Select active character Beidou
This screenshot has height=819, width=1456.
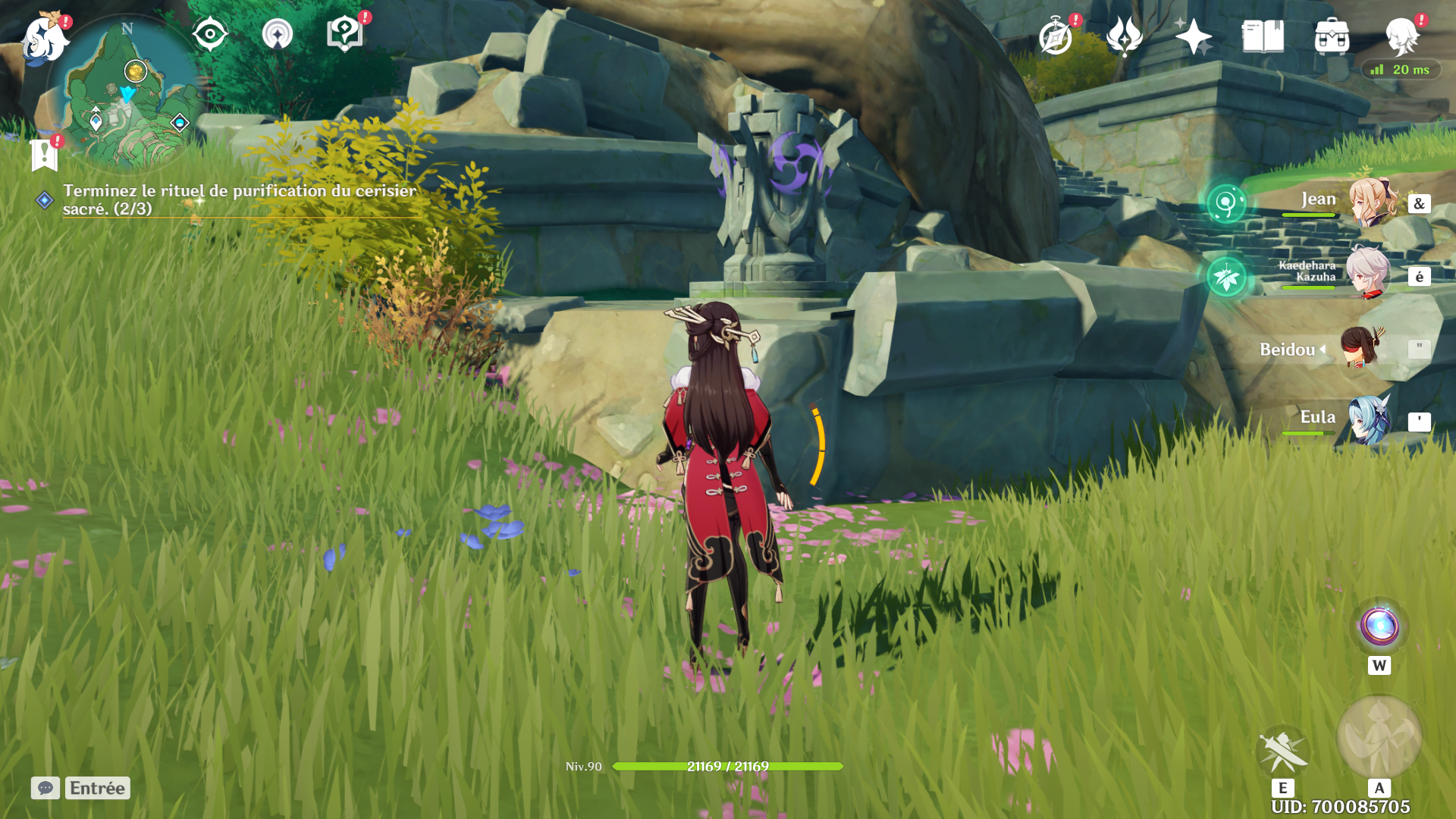coord(1360,348)
